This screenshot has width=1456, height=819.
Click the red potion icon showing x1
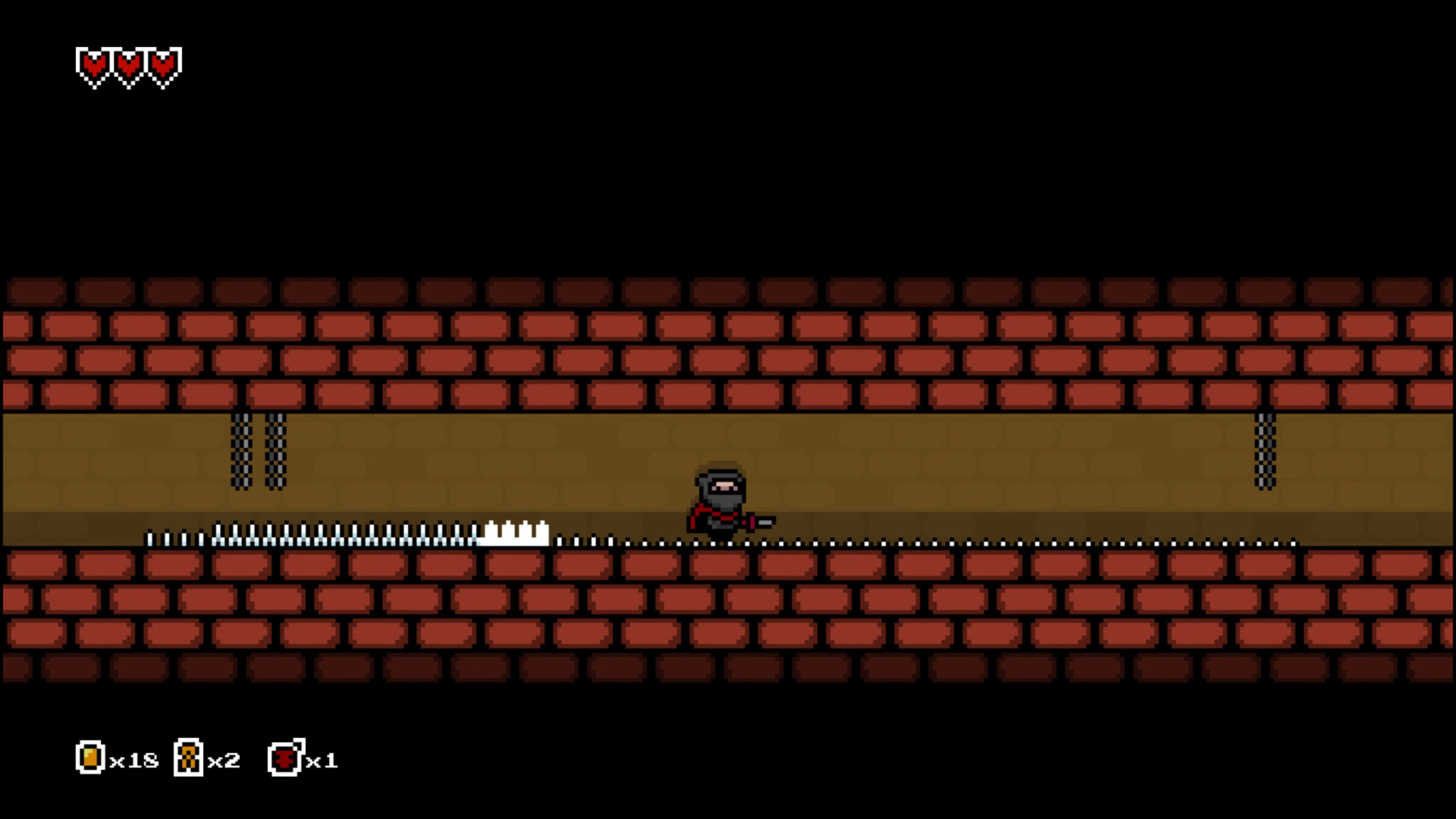285,758
